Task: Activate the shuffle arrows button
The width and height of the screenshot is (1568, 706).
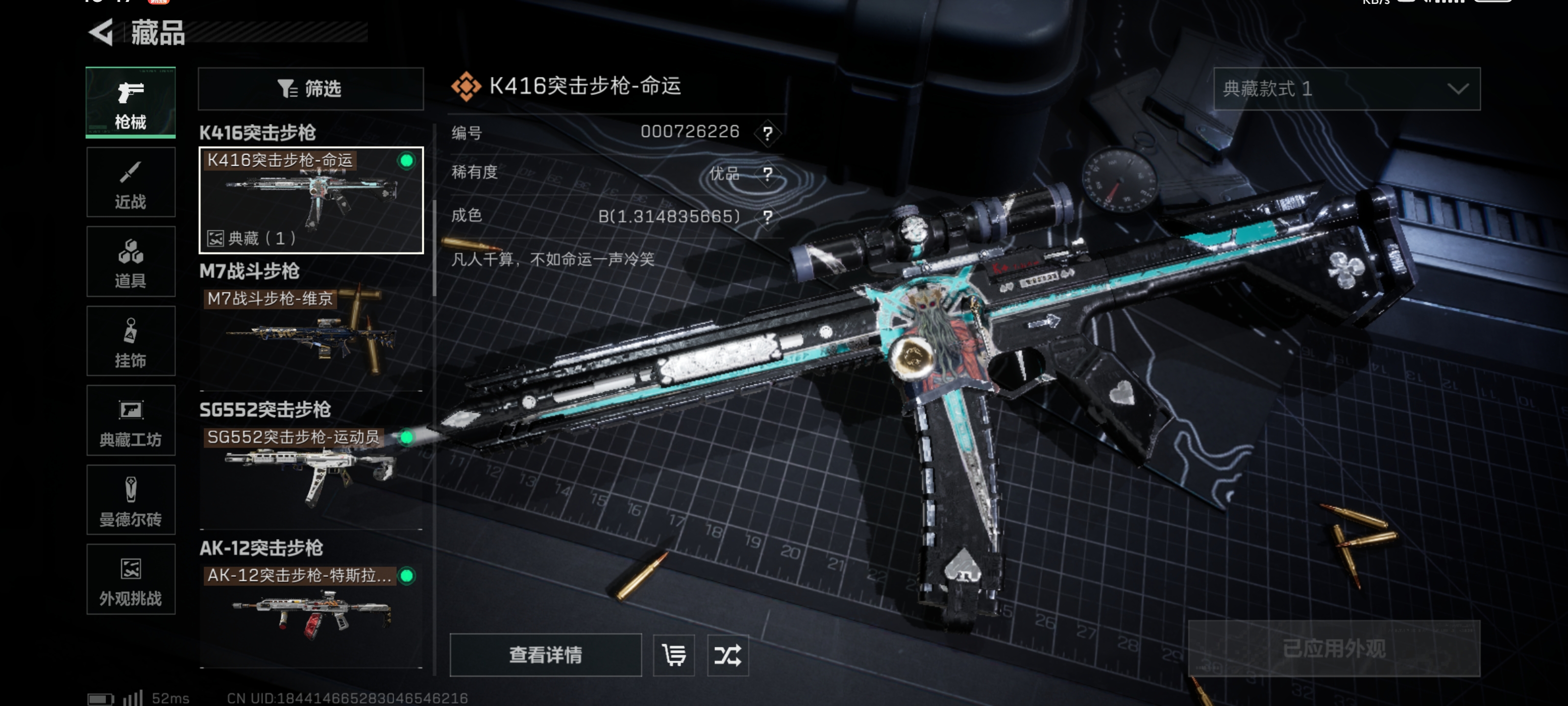Action: (x=728, y=655)
